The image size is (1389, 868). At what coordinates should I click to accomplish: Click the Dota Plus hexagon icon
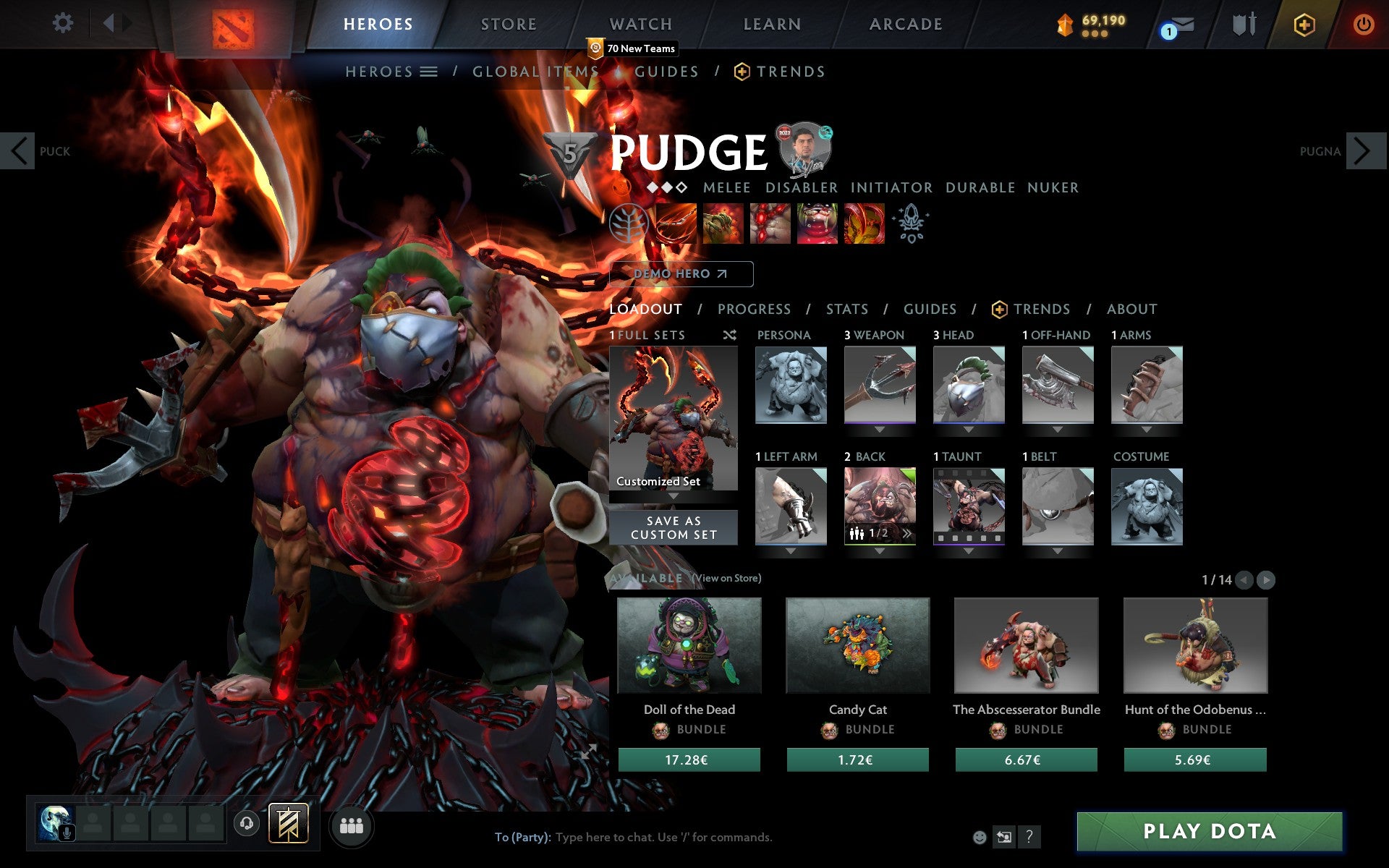tap(1303, 24)
